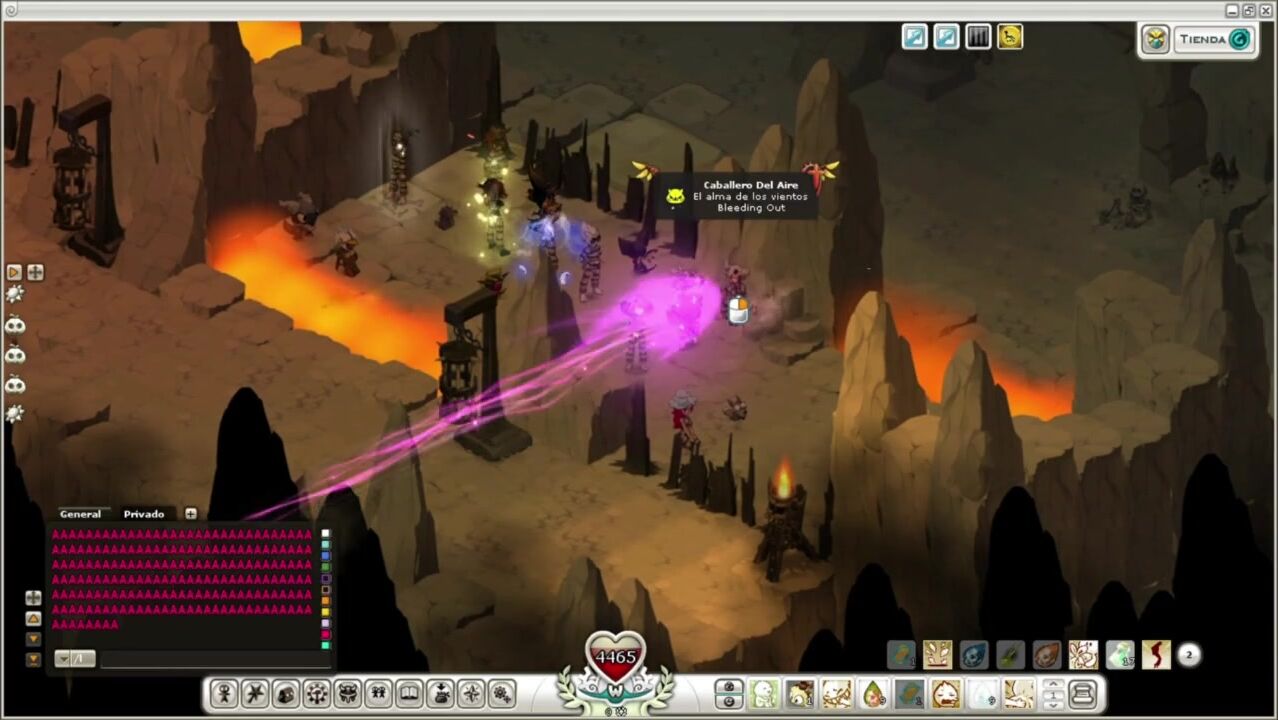
Task: Click the black striped bars icon at top
Action: pos(978,37)
